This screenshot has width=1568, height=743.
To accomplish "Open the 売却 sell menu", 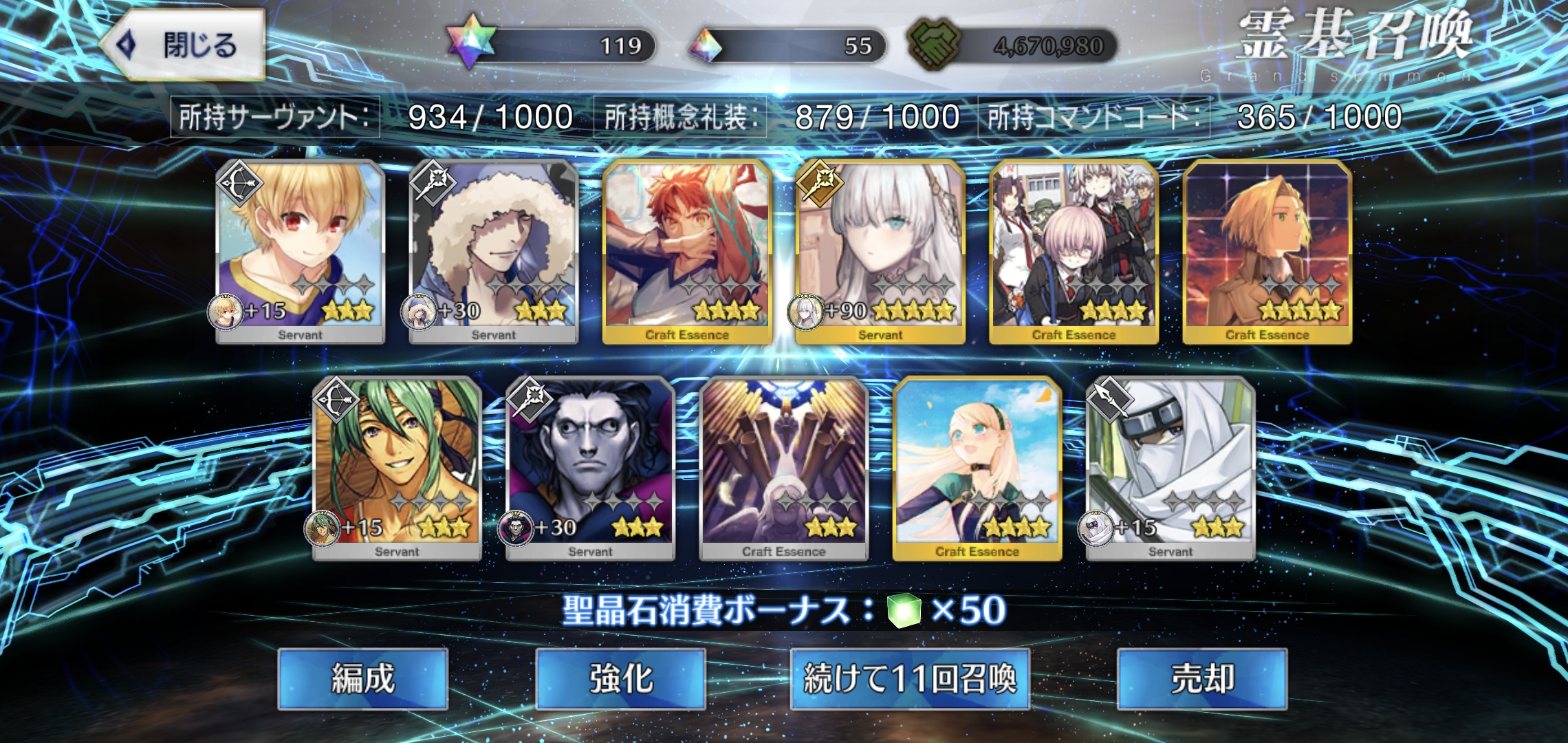I will (x=1201, y=678).
